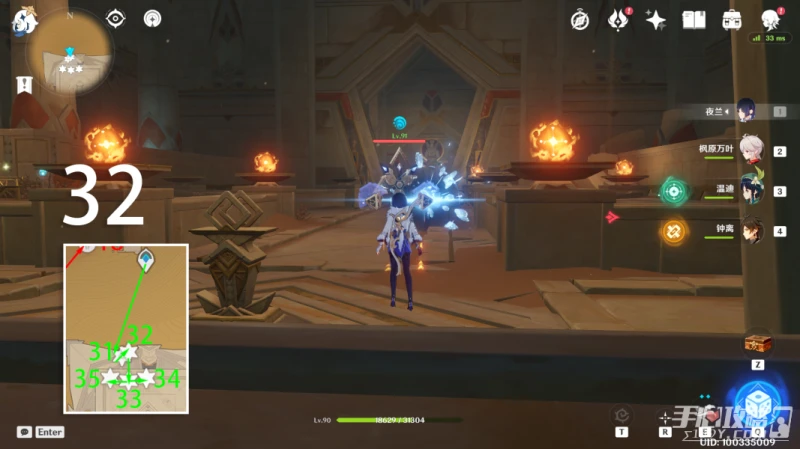Switch to party member 夜兰
The image size is (800, 449).
click(745, 111)
